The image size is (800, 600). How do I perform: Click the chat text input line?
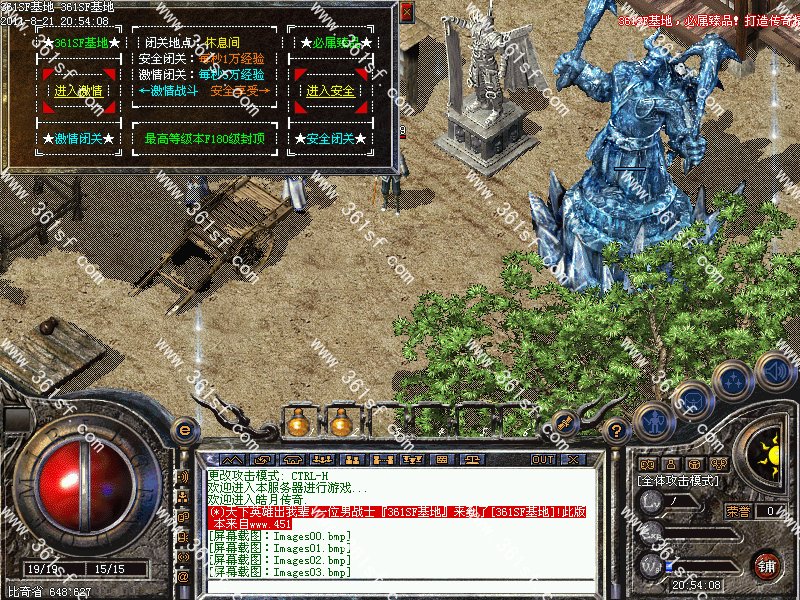click(x=400, y=586)
